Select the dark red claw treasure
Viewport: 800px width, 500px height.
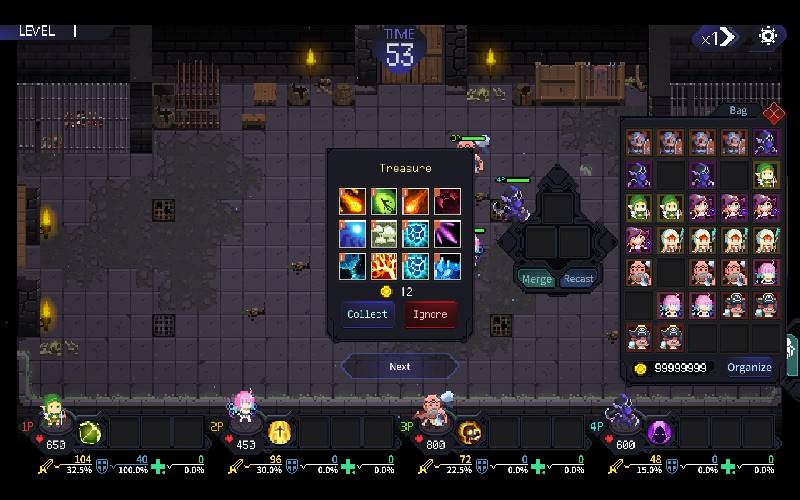click(x=447, y=201)
